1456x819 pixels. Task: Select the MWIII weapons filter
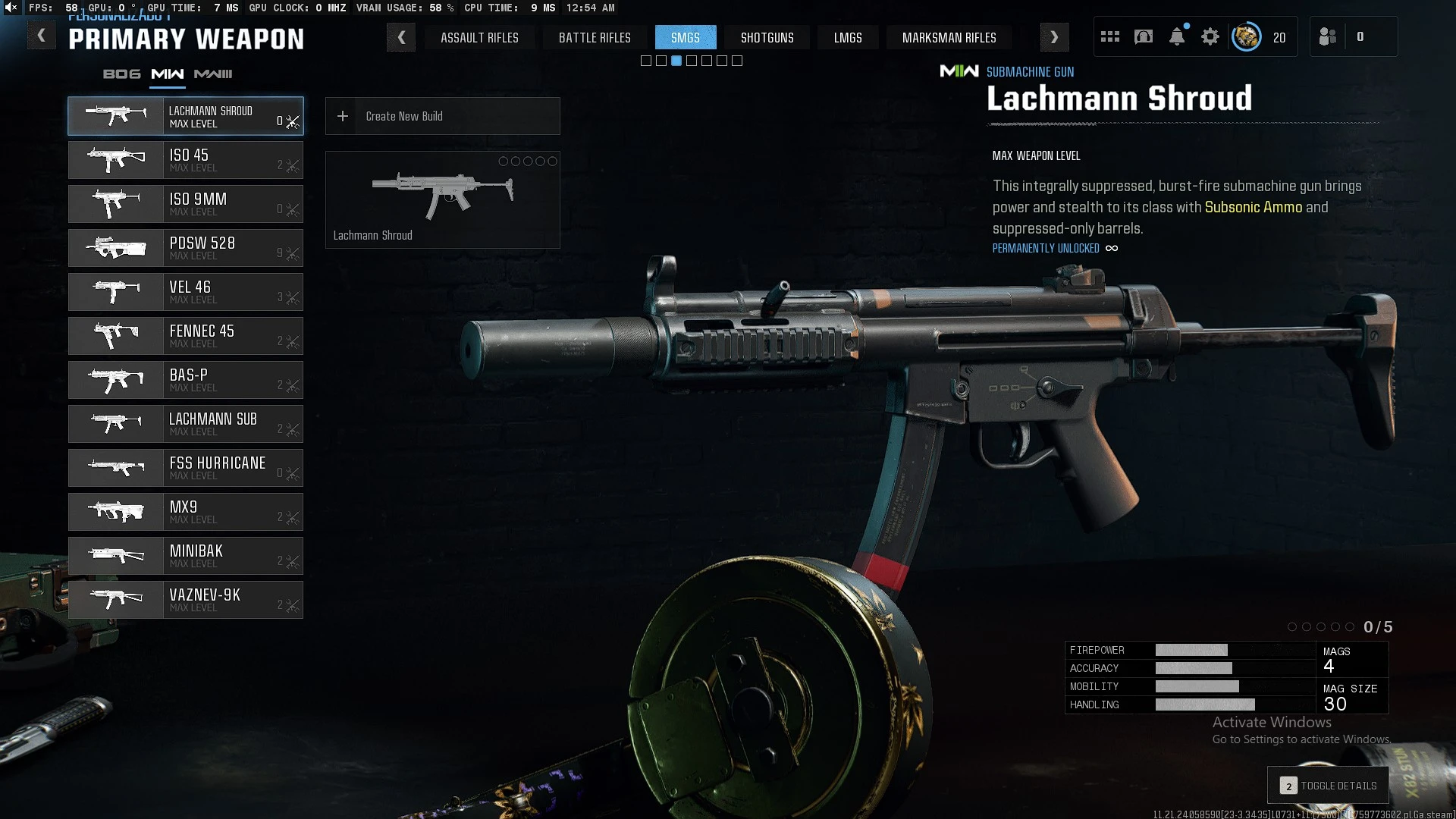[x=213, y=74]
